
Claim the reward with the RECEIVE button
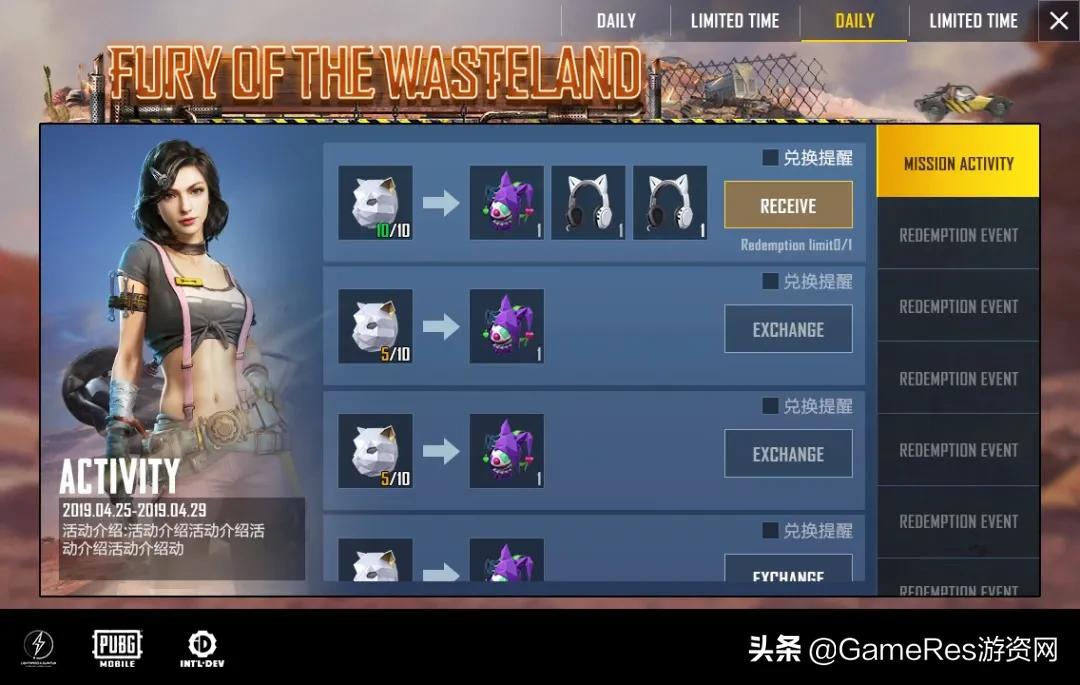[x=788, y=206]
